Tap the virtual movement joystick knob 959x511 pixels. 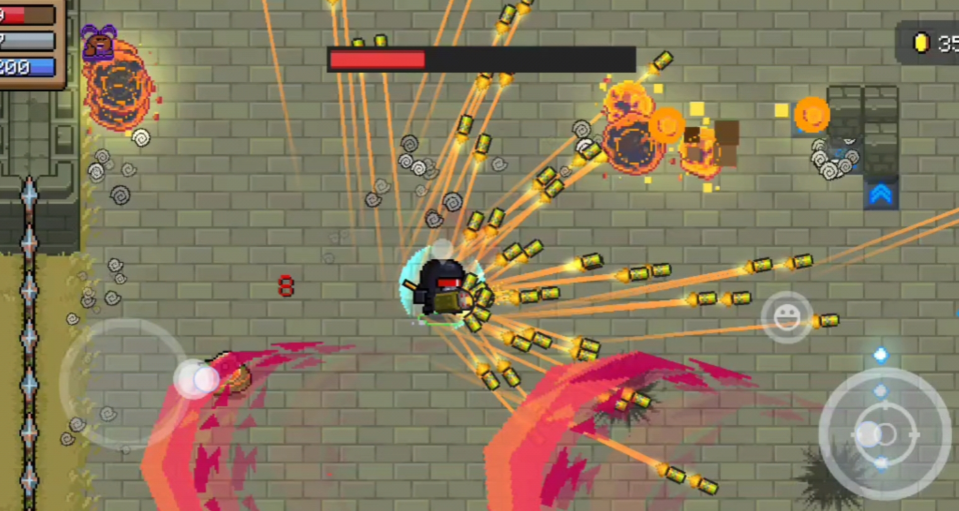196,379
